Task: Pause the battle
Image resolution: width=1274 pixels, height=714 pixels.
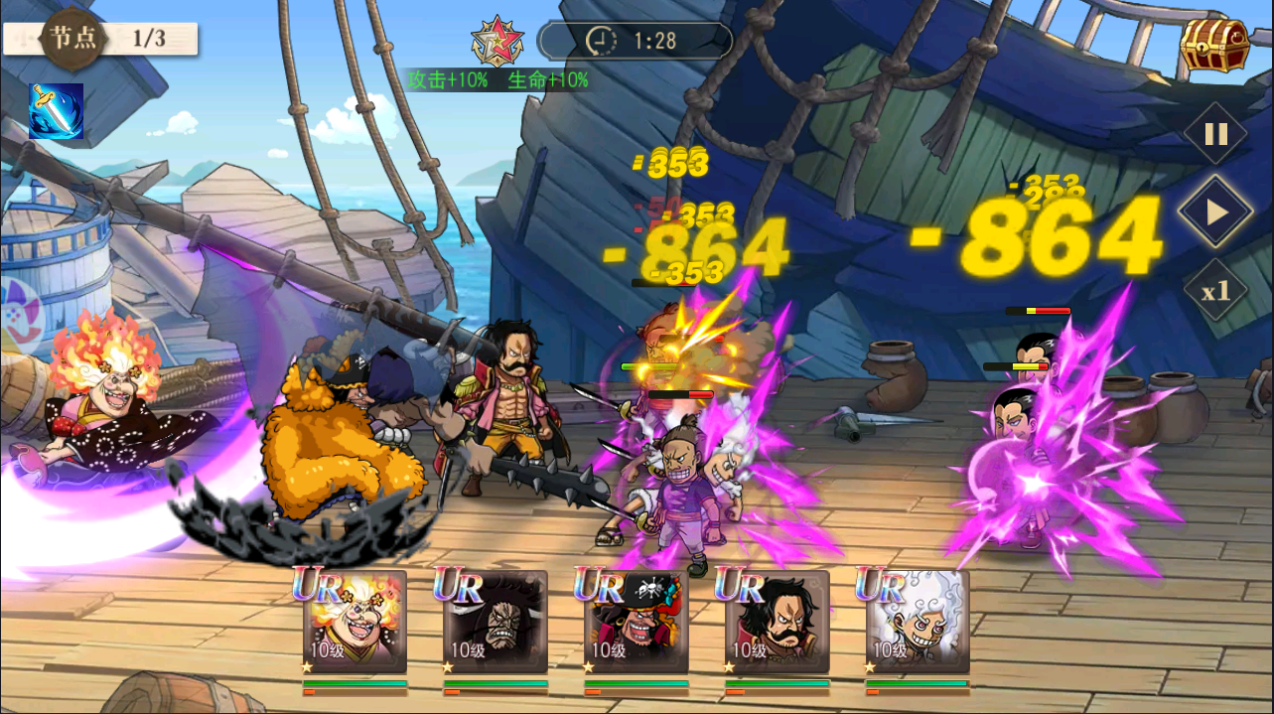Action: (1215, 133)
